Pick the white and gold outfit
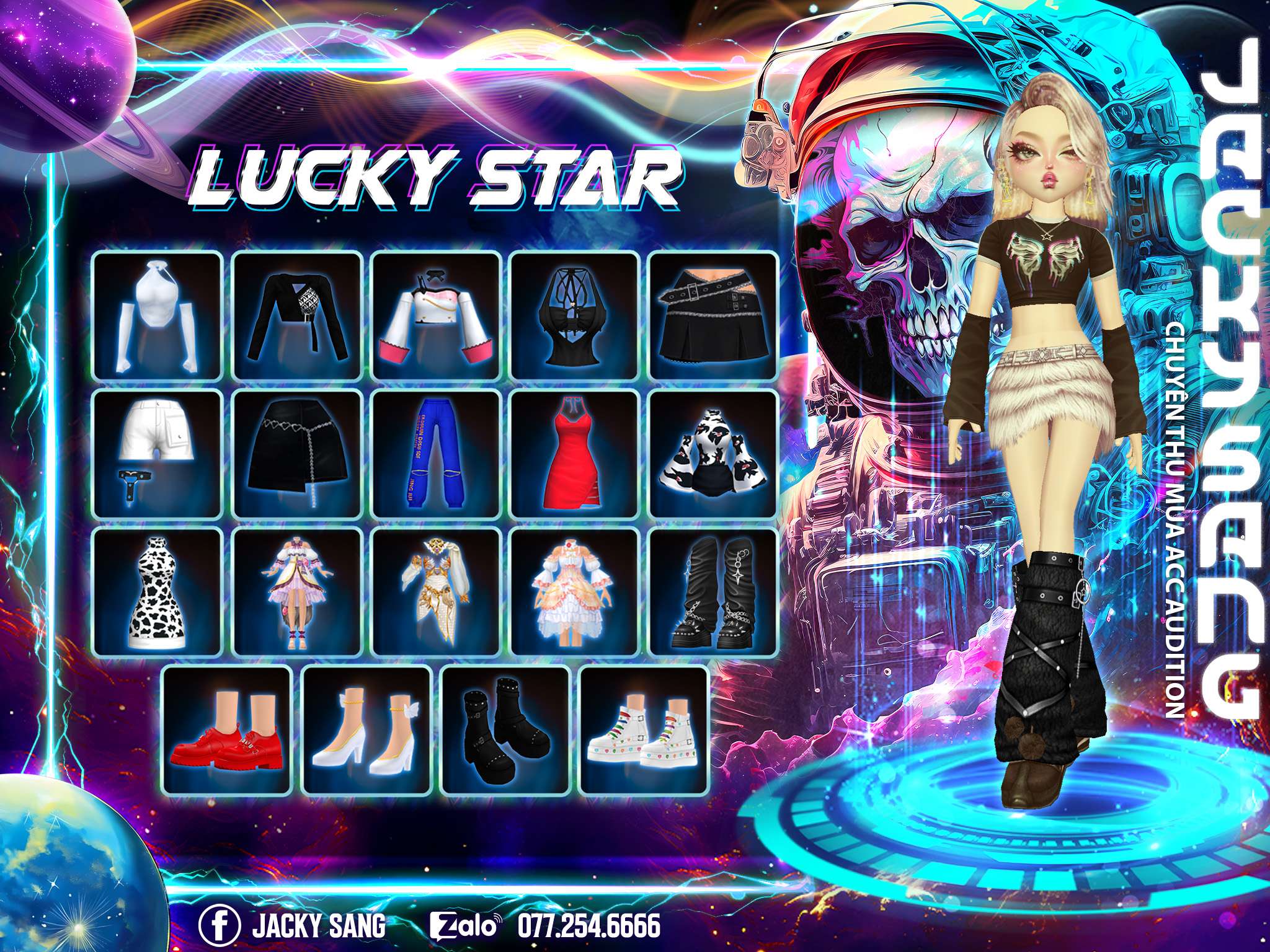This screenshot has width=1270, height=952. coord(436,593)
